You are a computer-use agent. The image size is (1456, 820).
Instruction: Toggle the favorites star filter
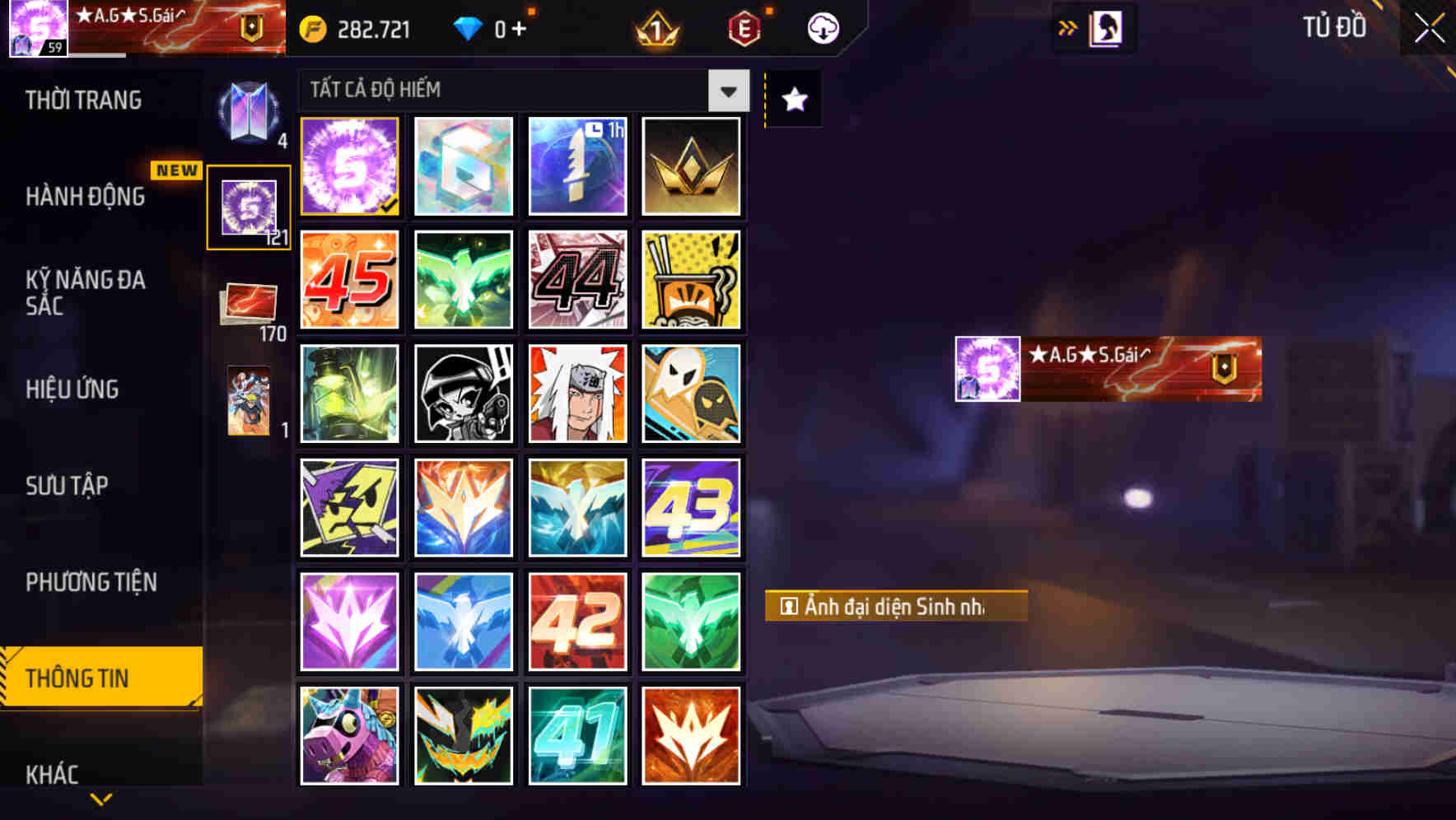pos(792,99)
